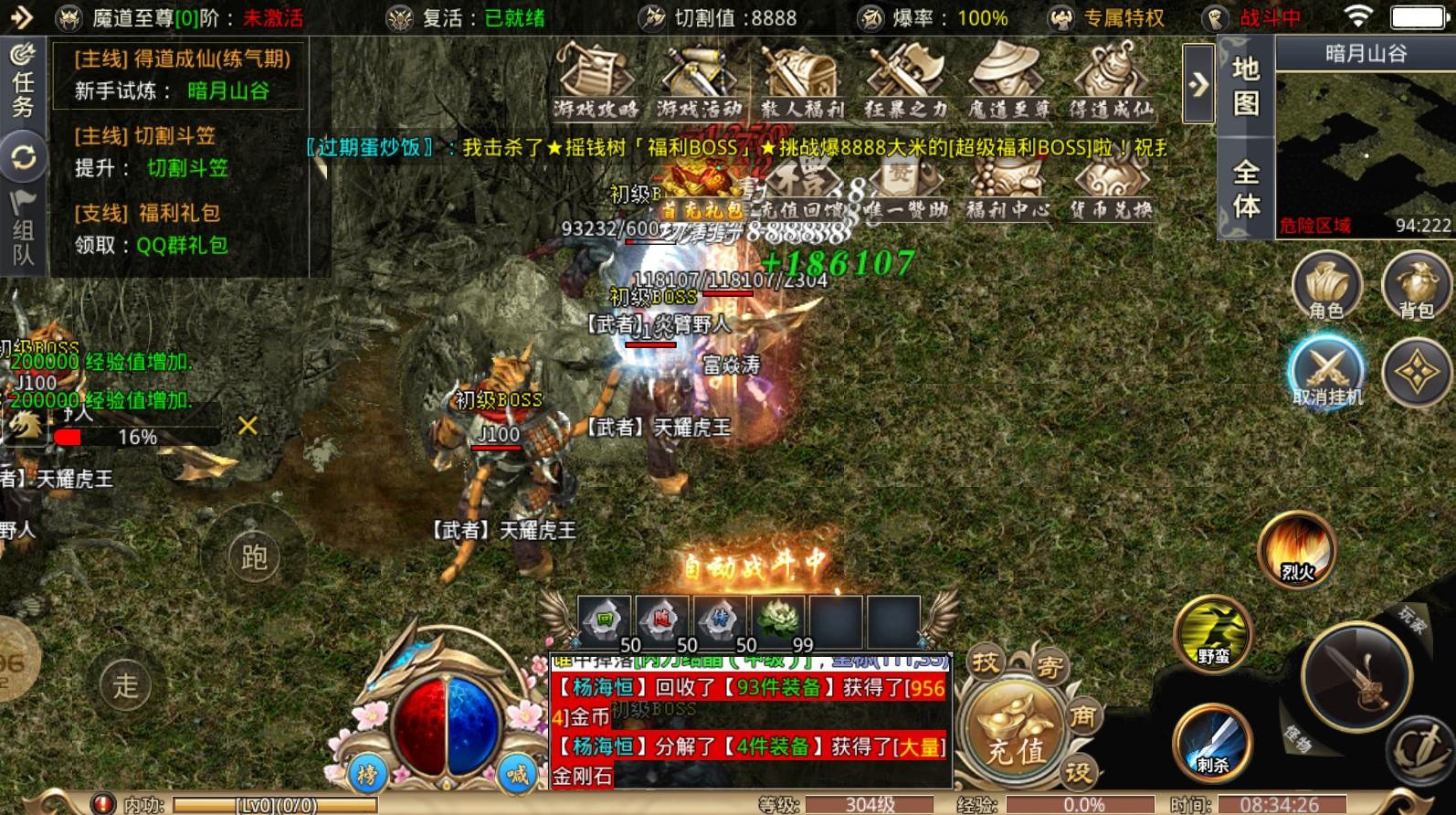Open the 角色 character sheet
The image size is (1456, 815).
(x=1326, y=287)
